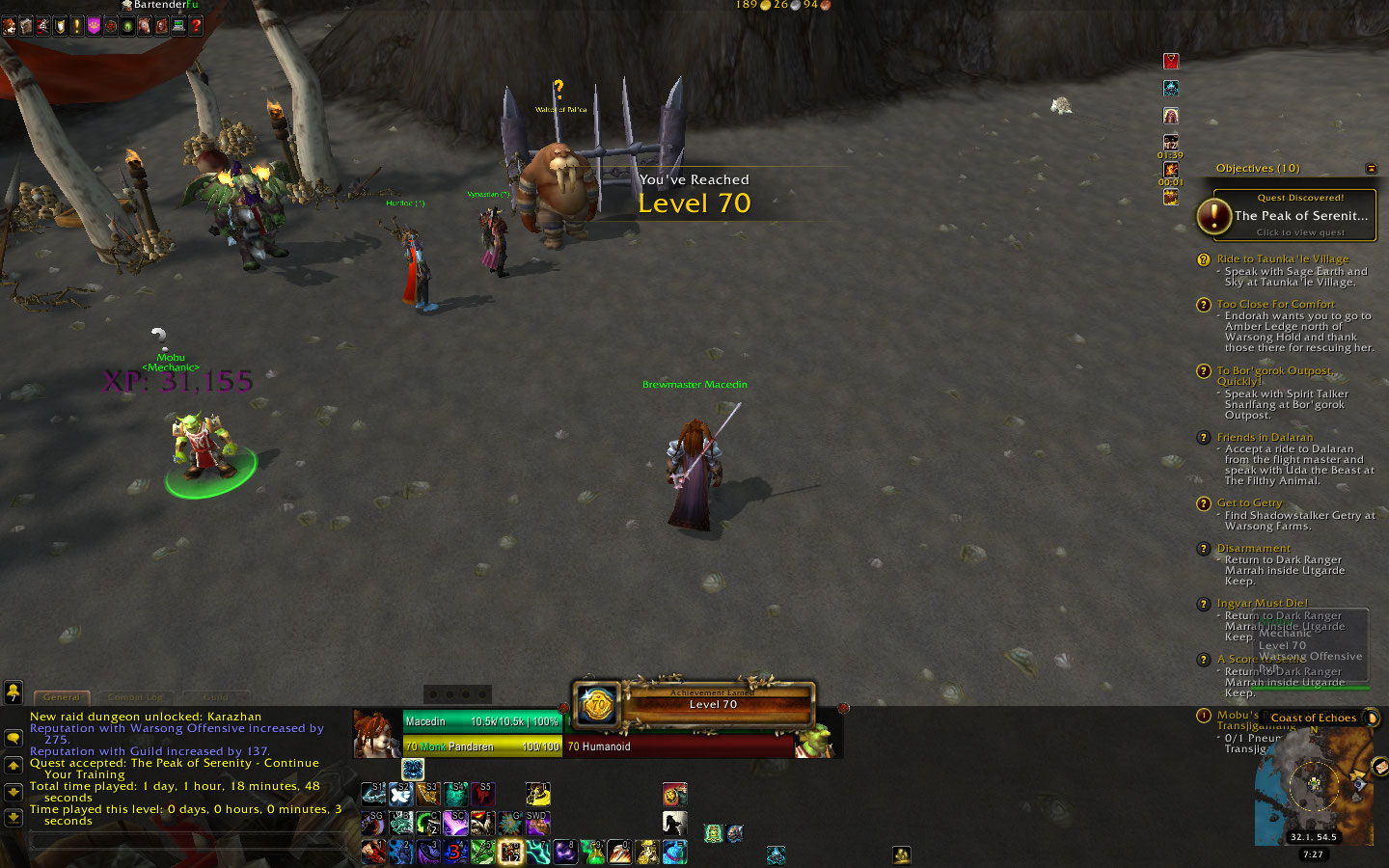Select the Too Close For Comfort quest
This screenshot has width=1389, height=868.
point(1275,304)
